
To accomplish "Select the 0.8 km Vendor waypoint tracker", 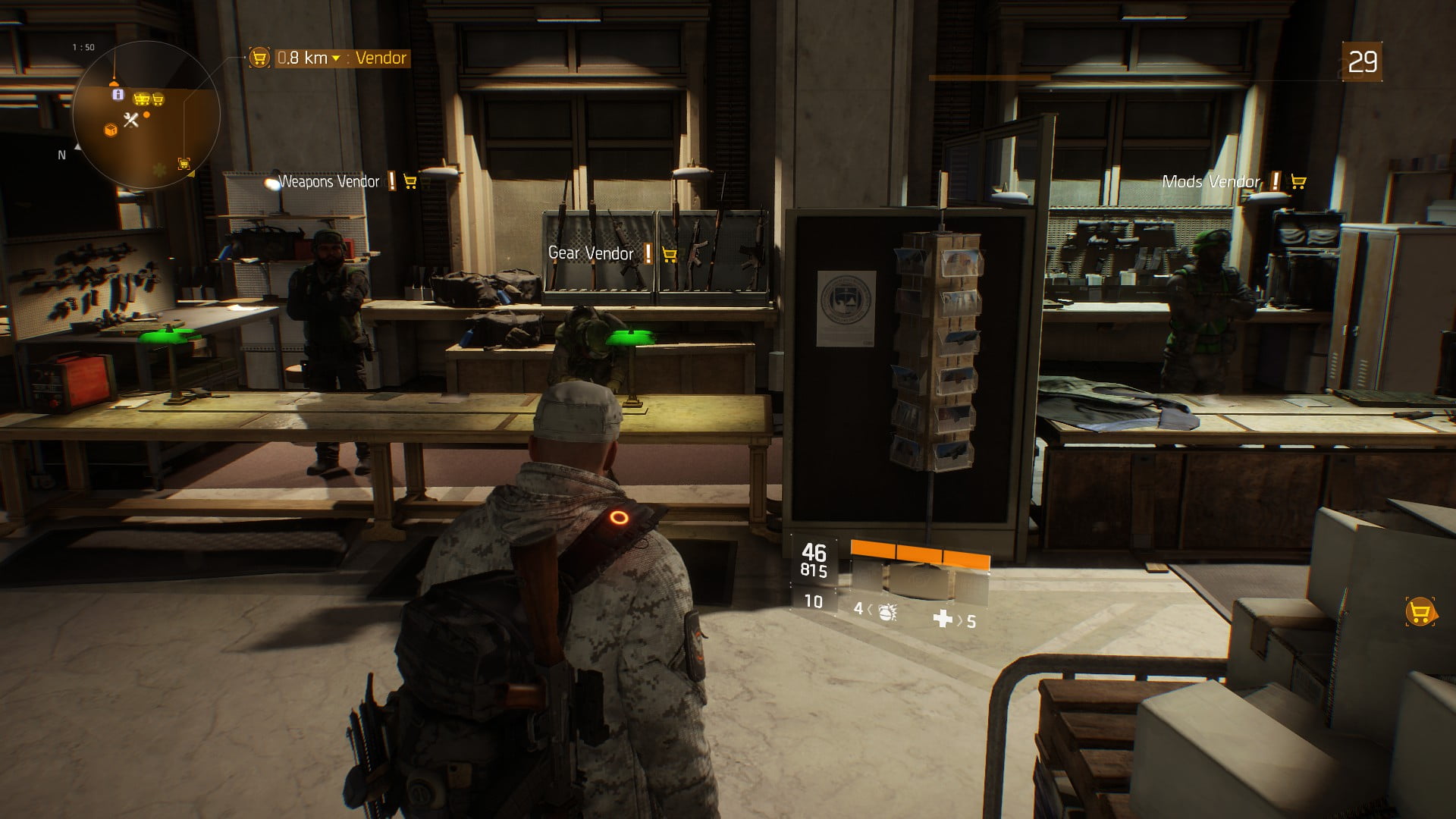I will click(331, 58).
